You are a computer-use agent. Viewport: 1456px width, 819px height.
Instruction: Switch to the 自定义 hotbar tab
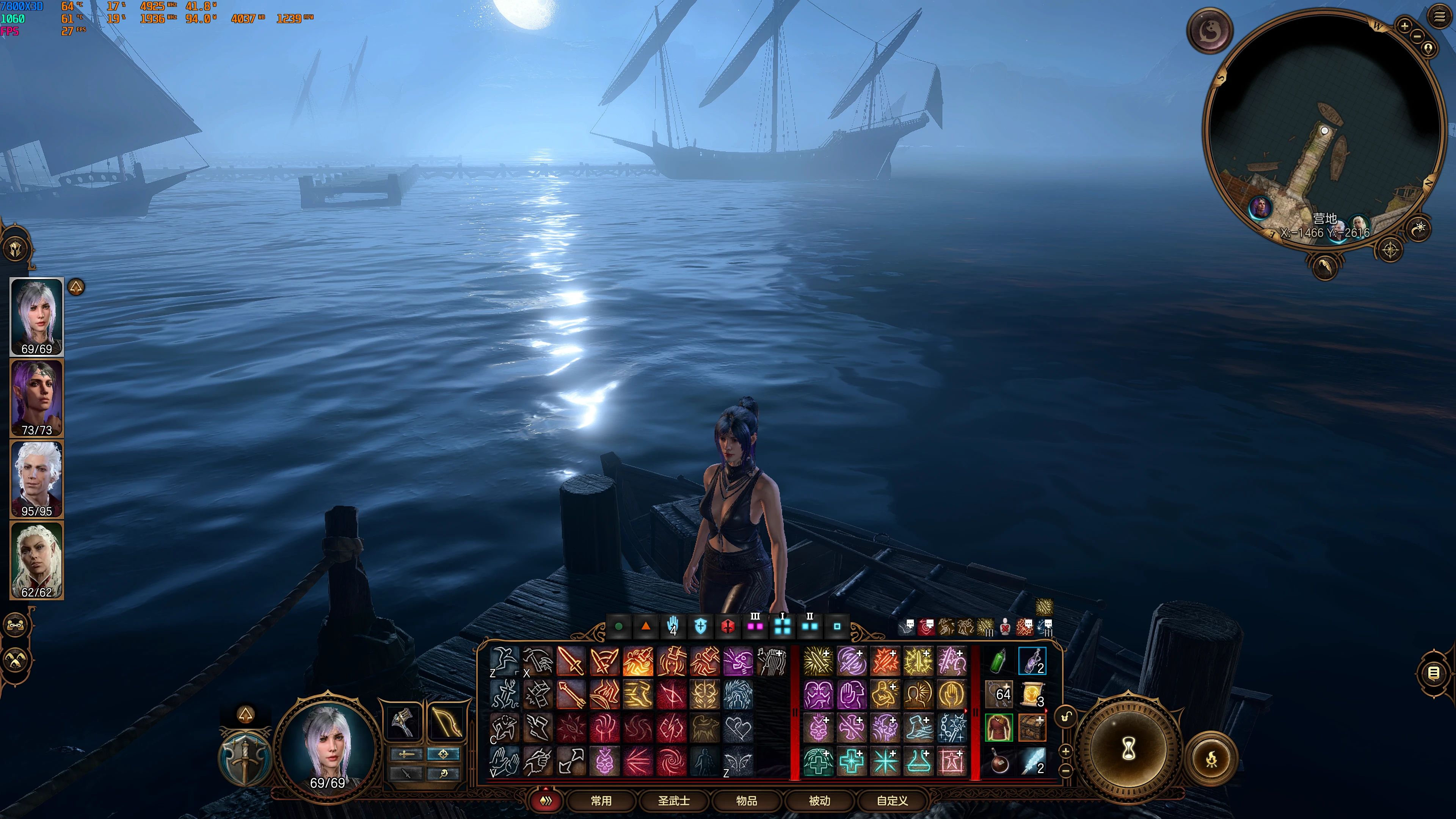click(893, 801)
